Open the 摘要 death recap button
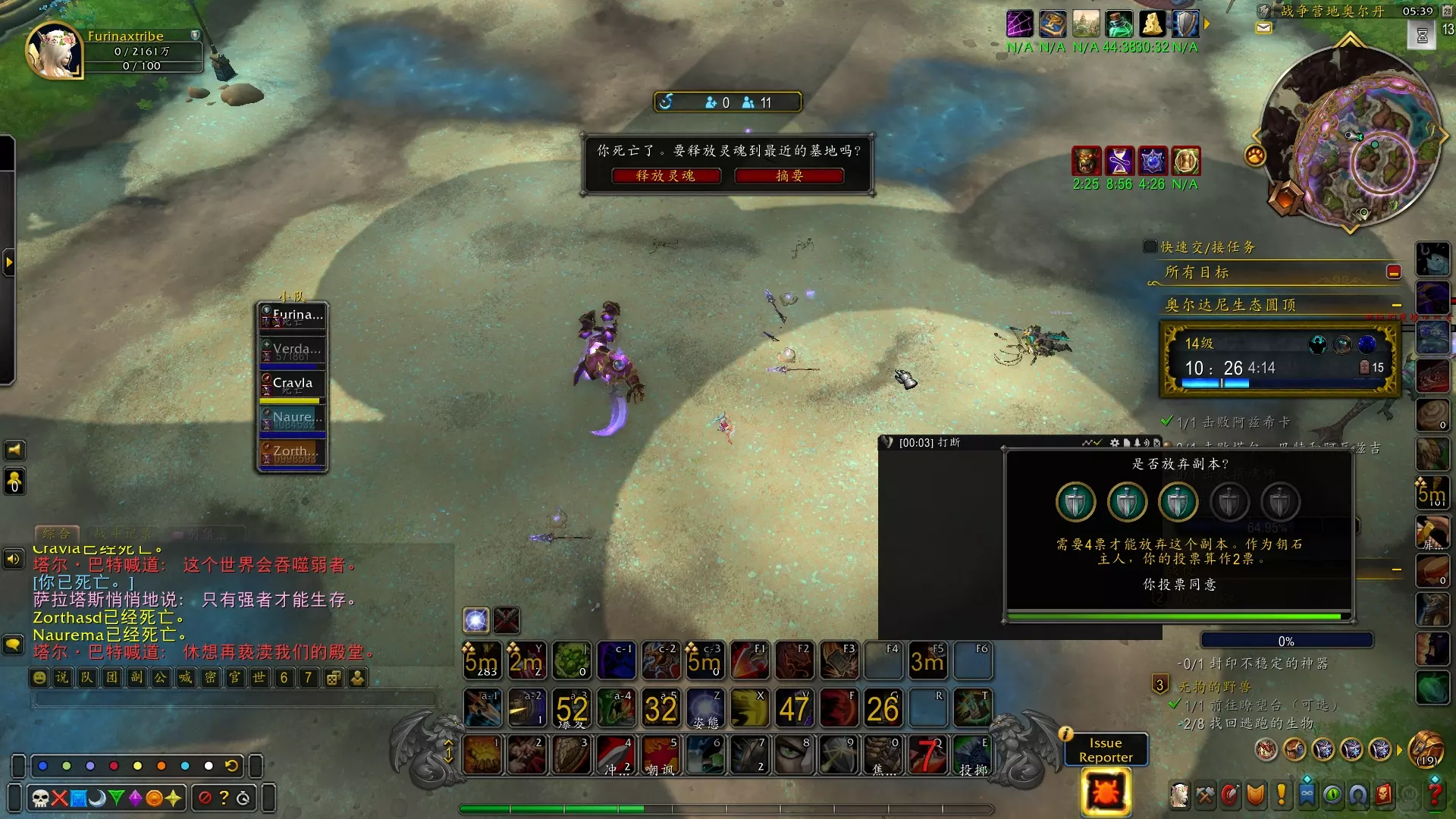 click(x=789, y=176)
